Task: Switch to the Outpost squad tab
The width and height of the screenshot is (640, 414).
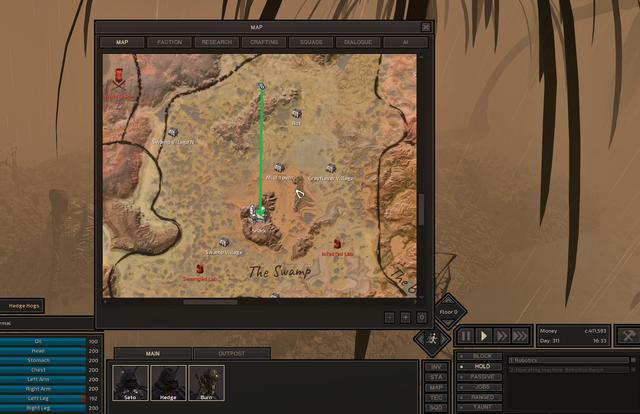Action: coord(231,353)
